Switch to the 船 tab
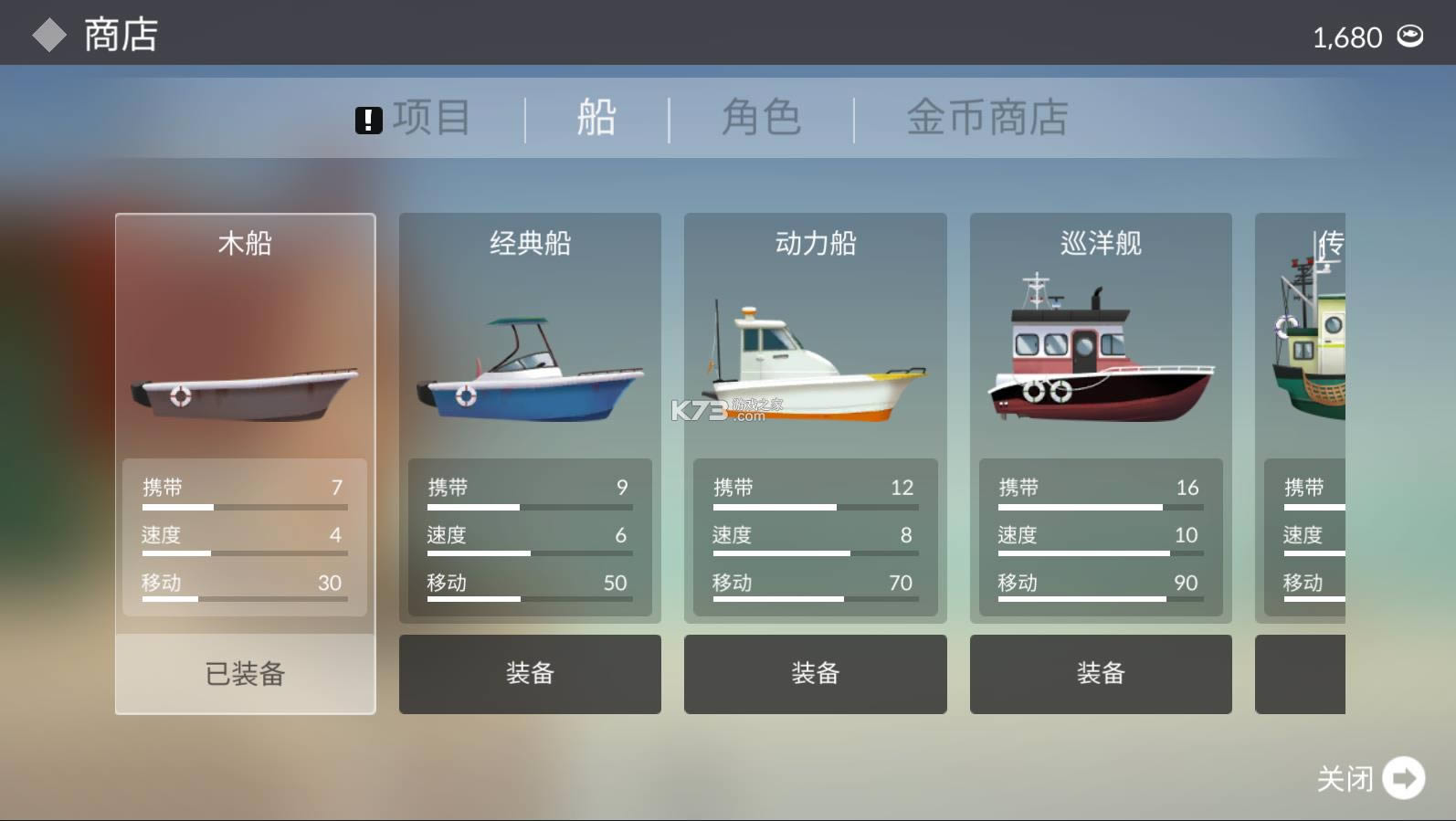1456x821 pixels. point(596,117)
